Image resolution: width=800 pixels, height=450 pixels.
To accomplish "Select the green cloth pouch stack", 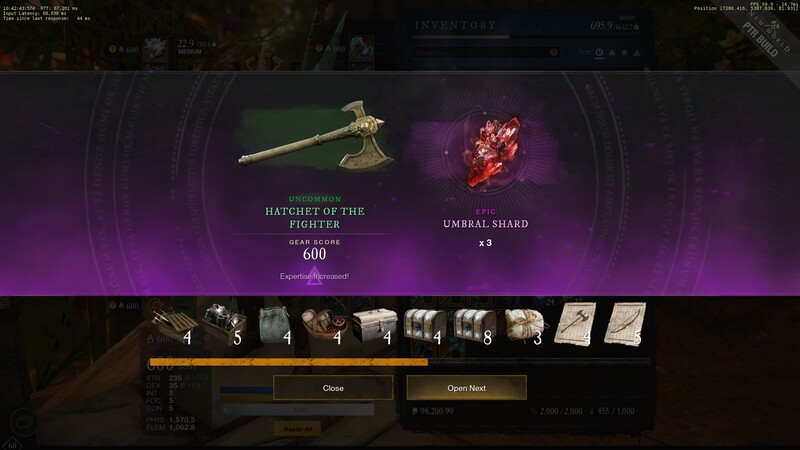I will (x=273, y=325).
